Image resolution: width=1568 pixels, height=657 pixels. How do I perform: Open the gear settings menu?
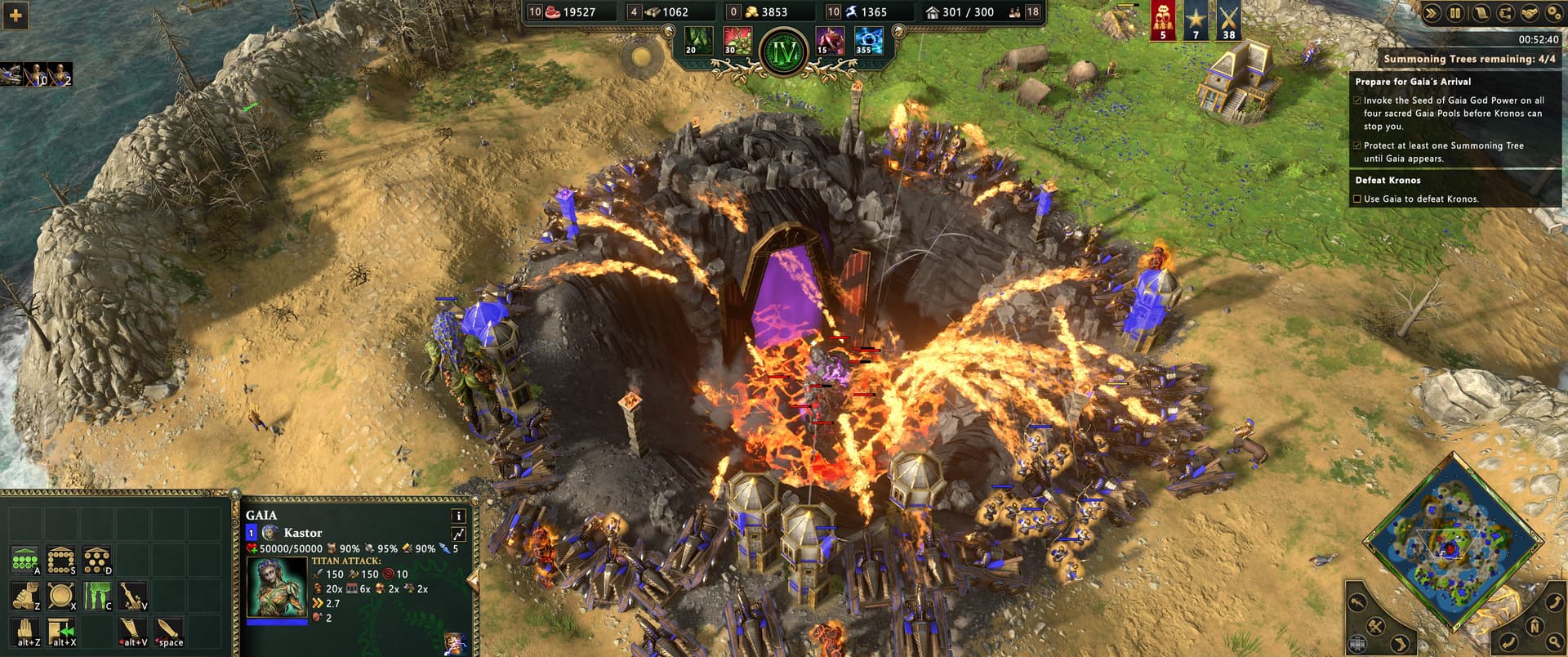[x=1554, y=13]
